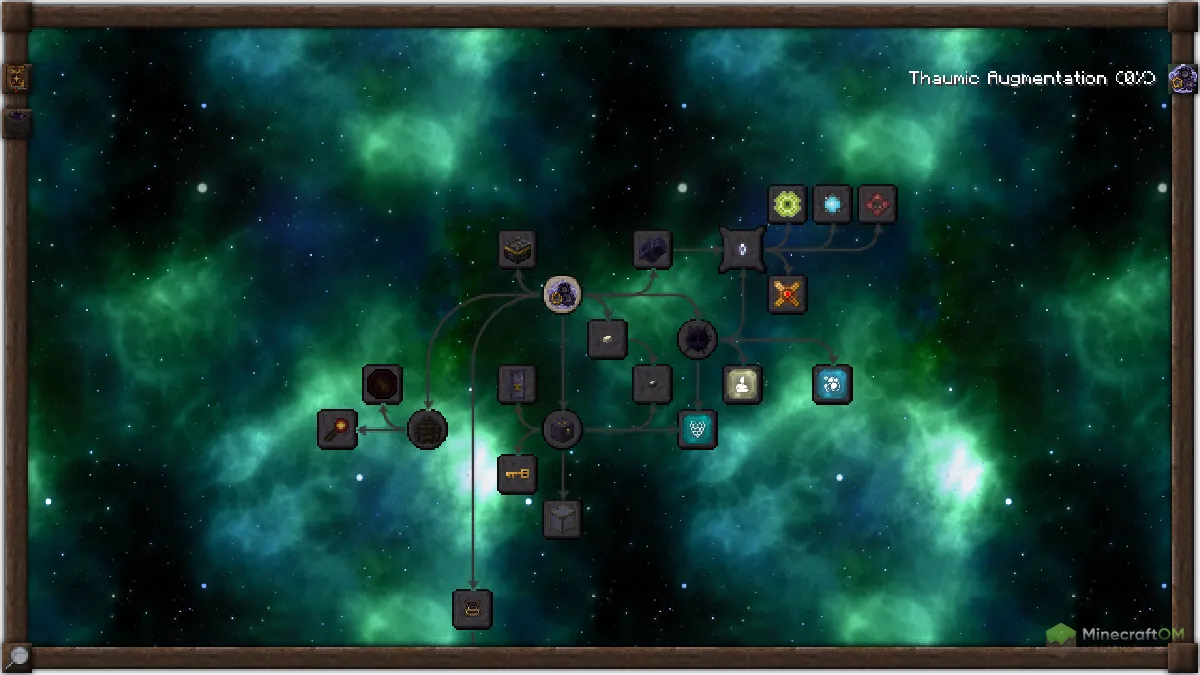Select the green ring research node
Screen dimensions: 1200x675
[787, 204]
